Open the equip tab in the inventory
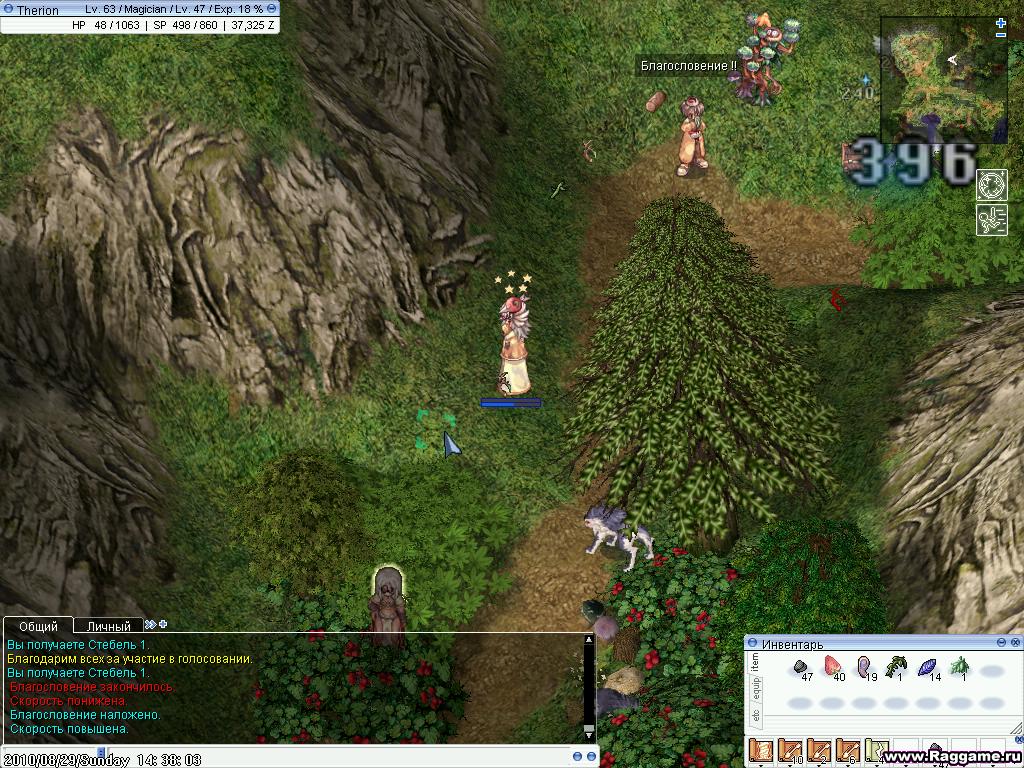The image size is (1024, 768). tap(755, 688)
